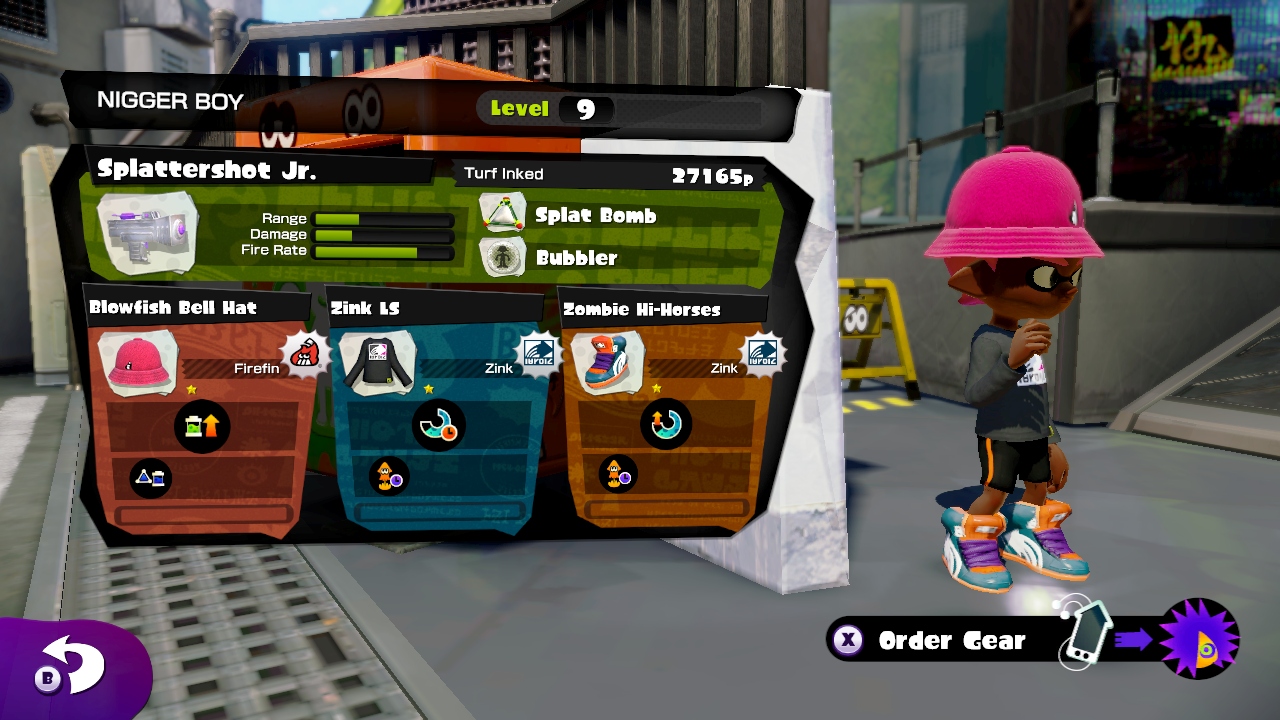Click the Splat Bomb sub weapon icon

click(503, 214)
